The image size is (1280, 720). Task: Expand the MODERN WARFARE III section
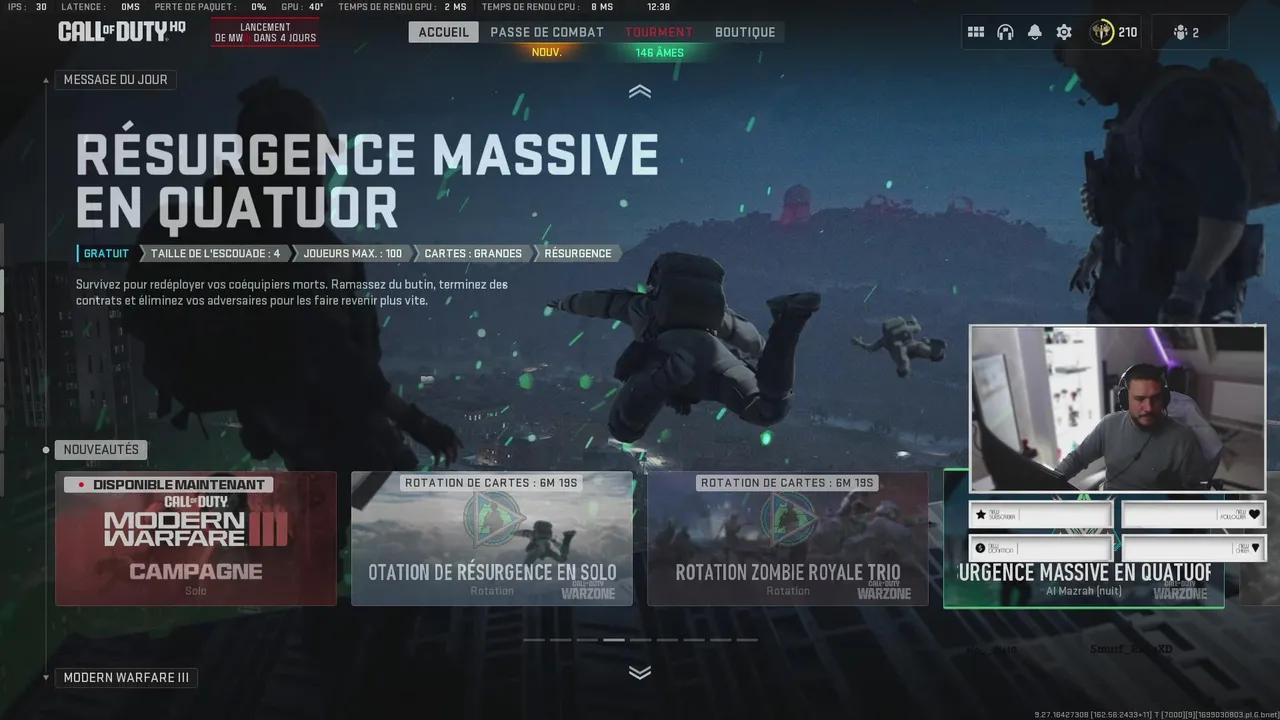click(127, 677)
